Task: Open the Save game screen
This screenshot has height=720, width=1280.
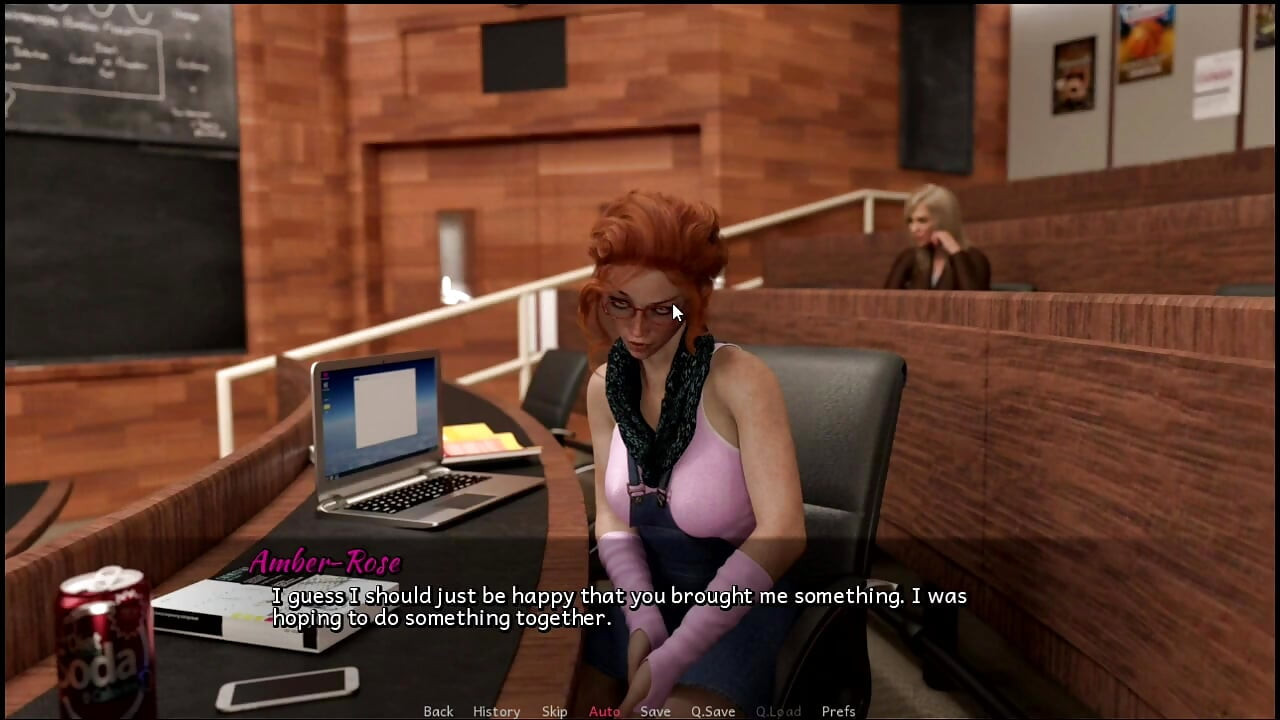Action: click(655, 711)
